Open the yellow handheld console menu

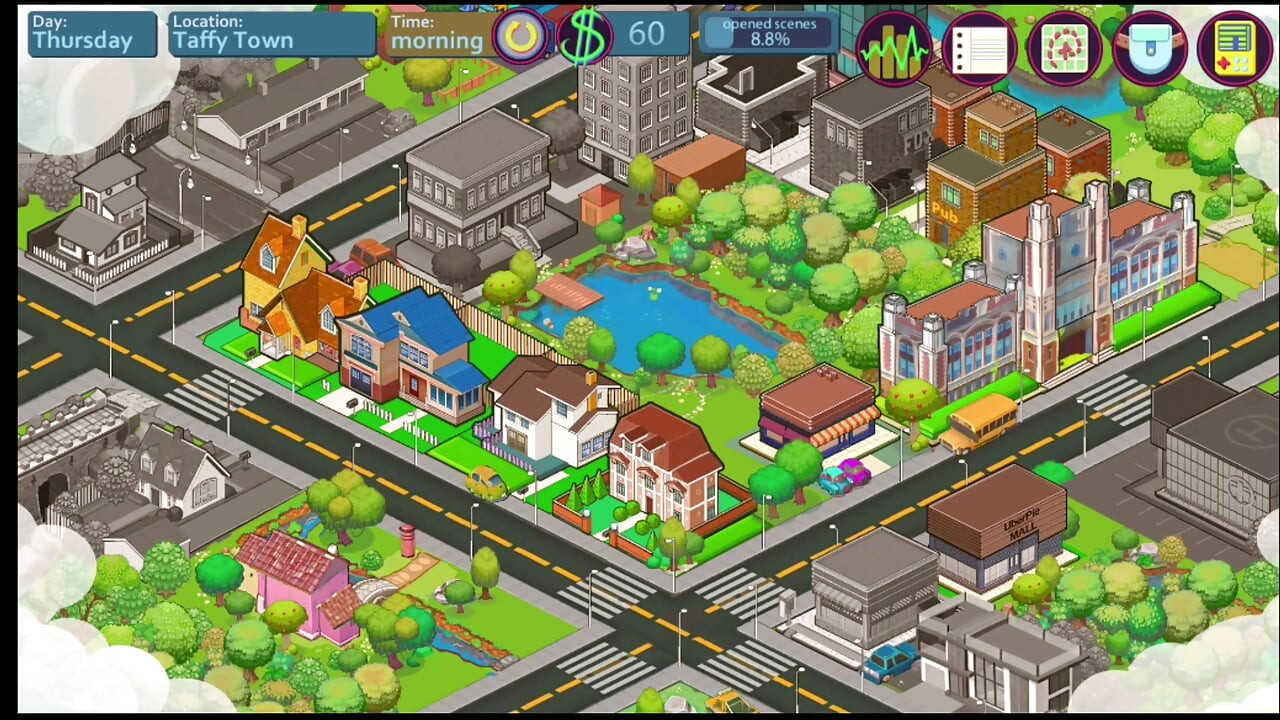pos(1236,48)
